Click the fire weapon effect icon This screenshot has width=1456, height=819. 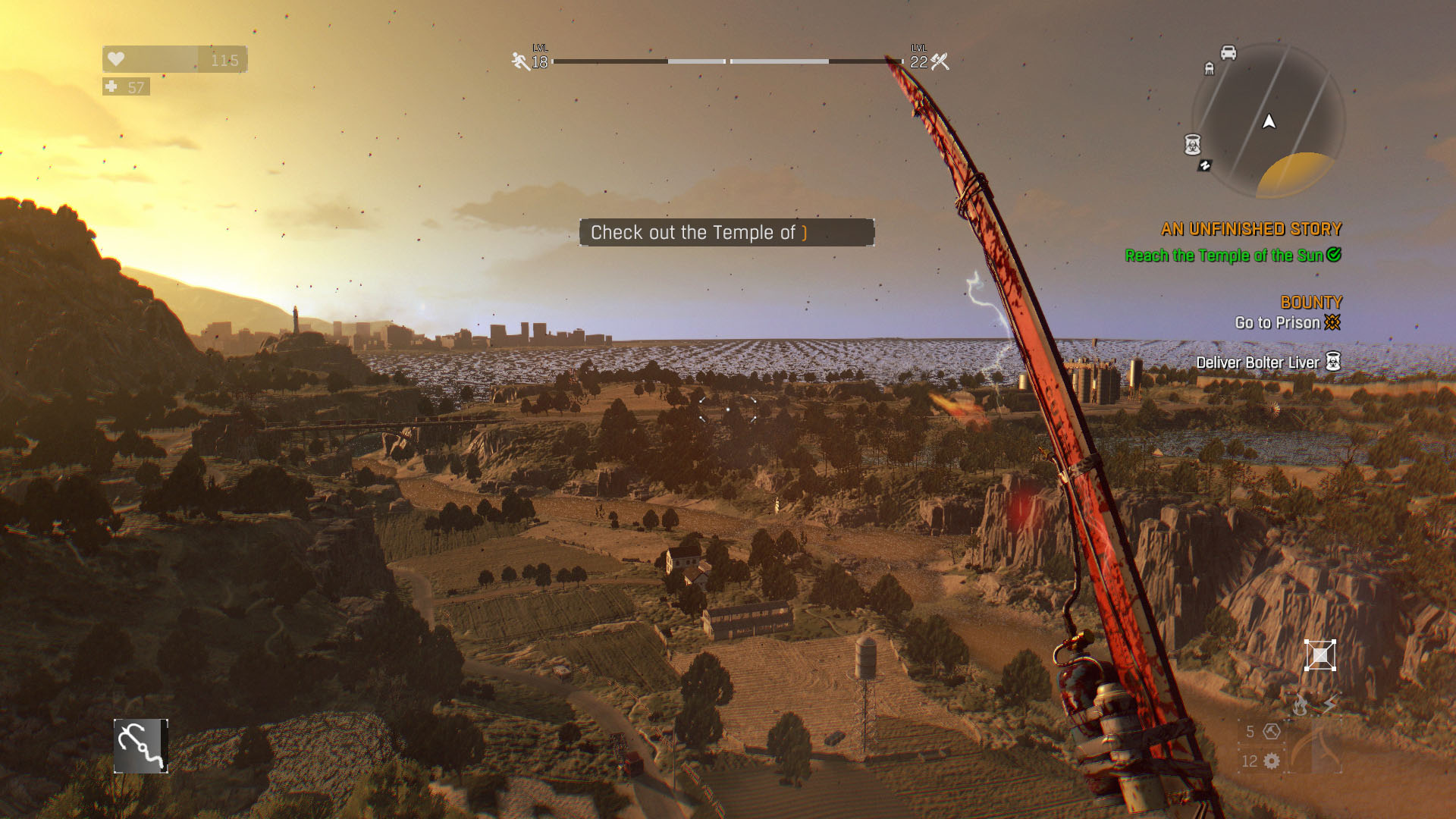1301,706
